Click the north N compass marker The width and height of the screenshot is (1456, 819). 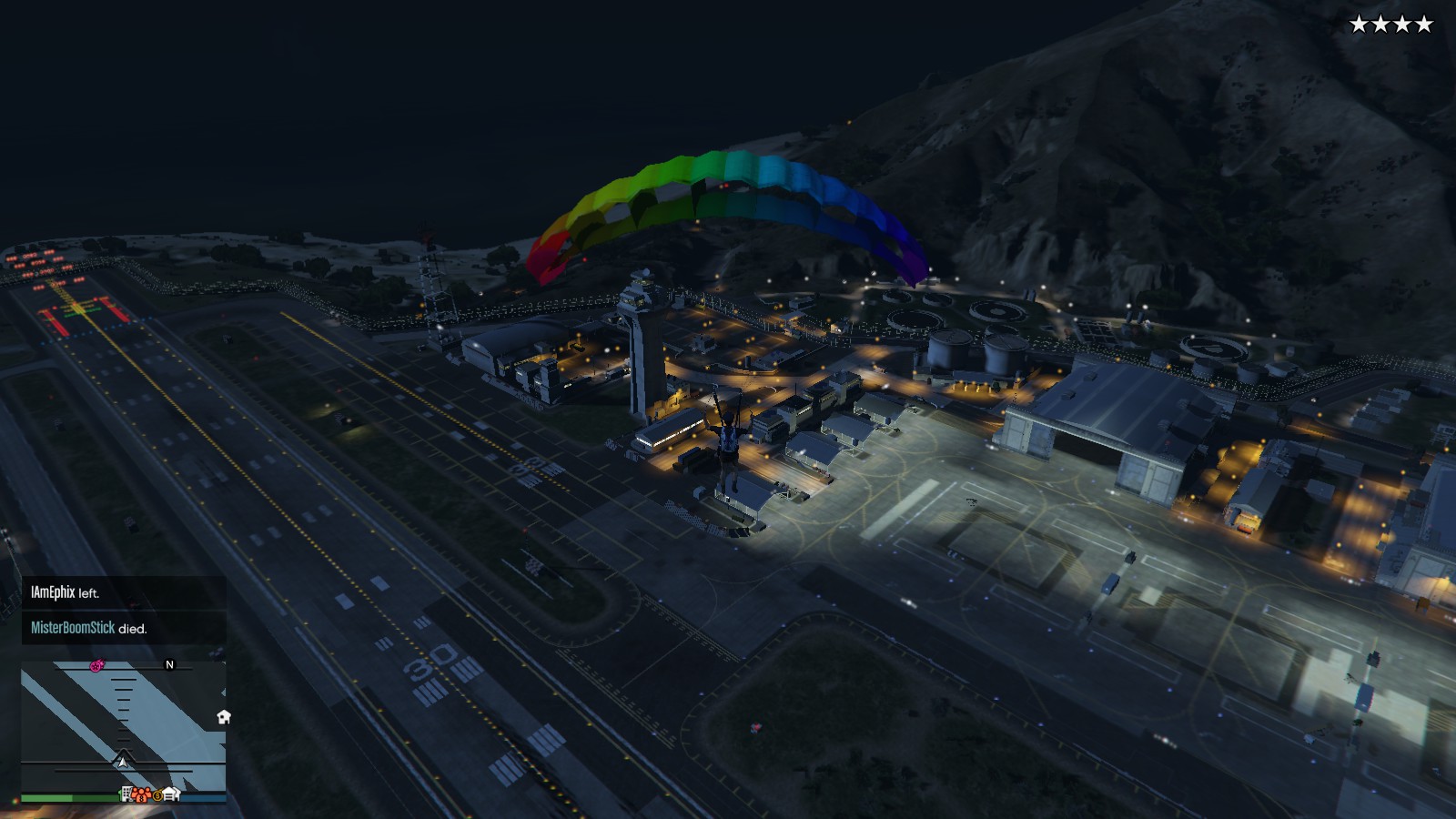[x=169, y=665]
